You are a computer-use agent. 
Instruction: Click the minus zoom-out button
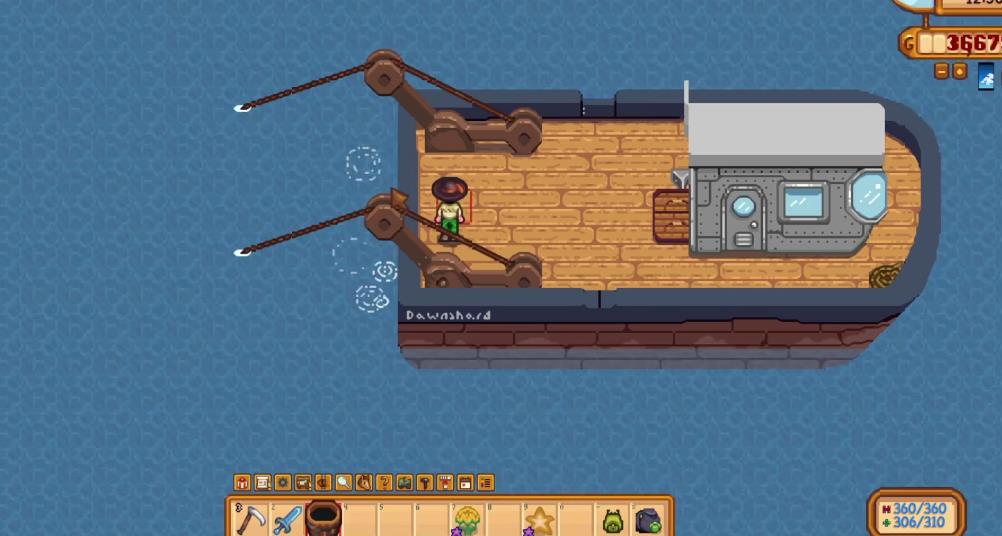click(941, 71)
